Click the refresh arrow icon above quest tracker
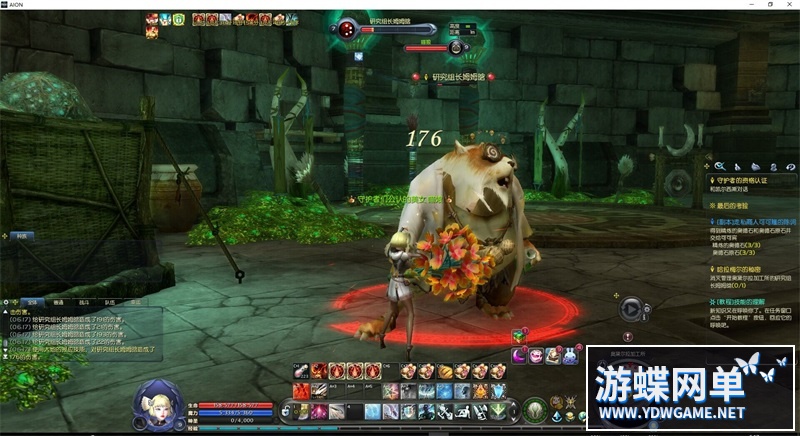The height and width of the screenshot is (436, 800). [x=792, y=166]
